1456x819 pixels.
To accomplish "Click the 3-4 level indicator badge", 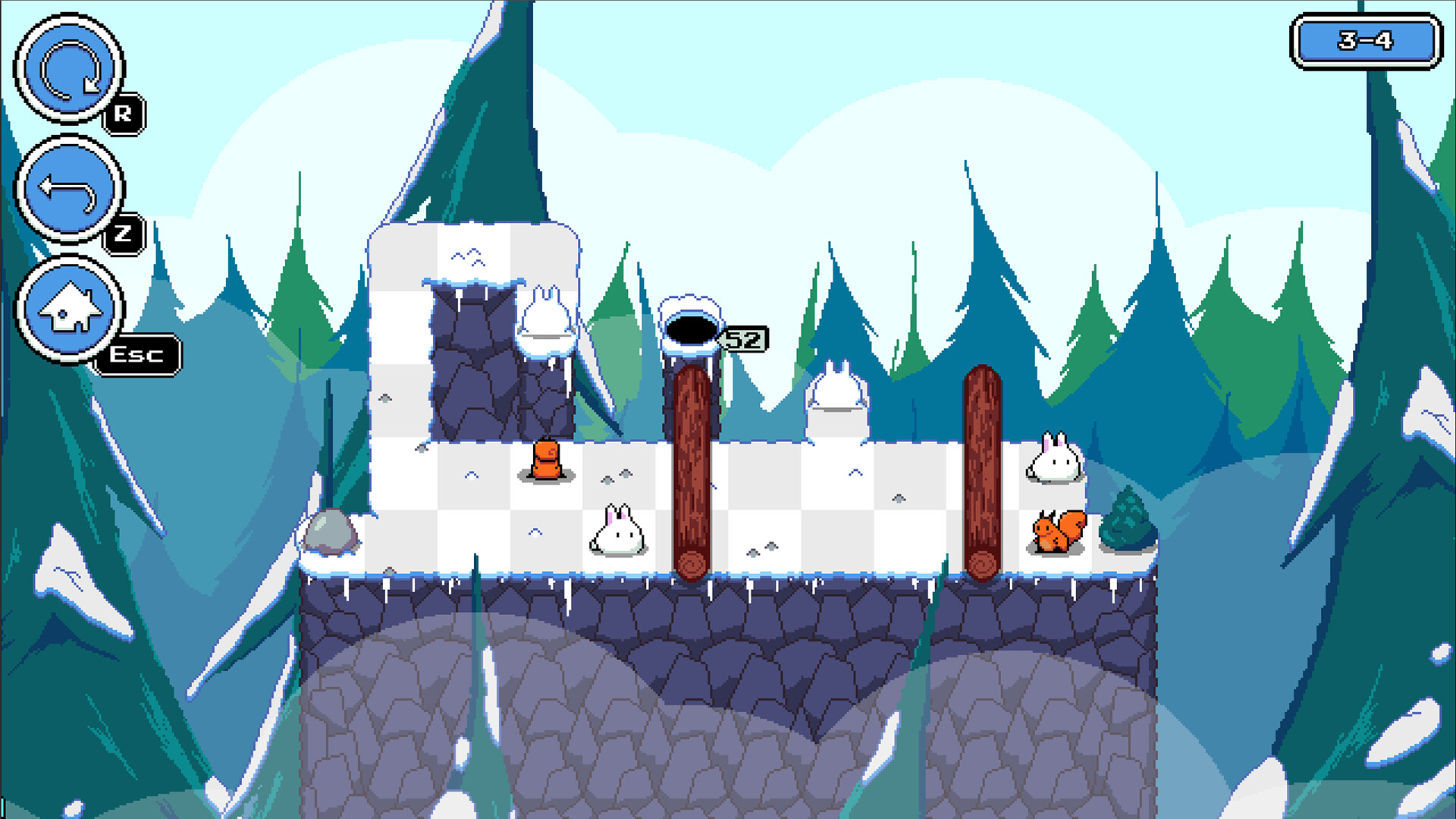I will [x=1365, y=42].
